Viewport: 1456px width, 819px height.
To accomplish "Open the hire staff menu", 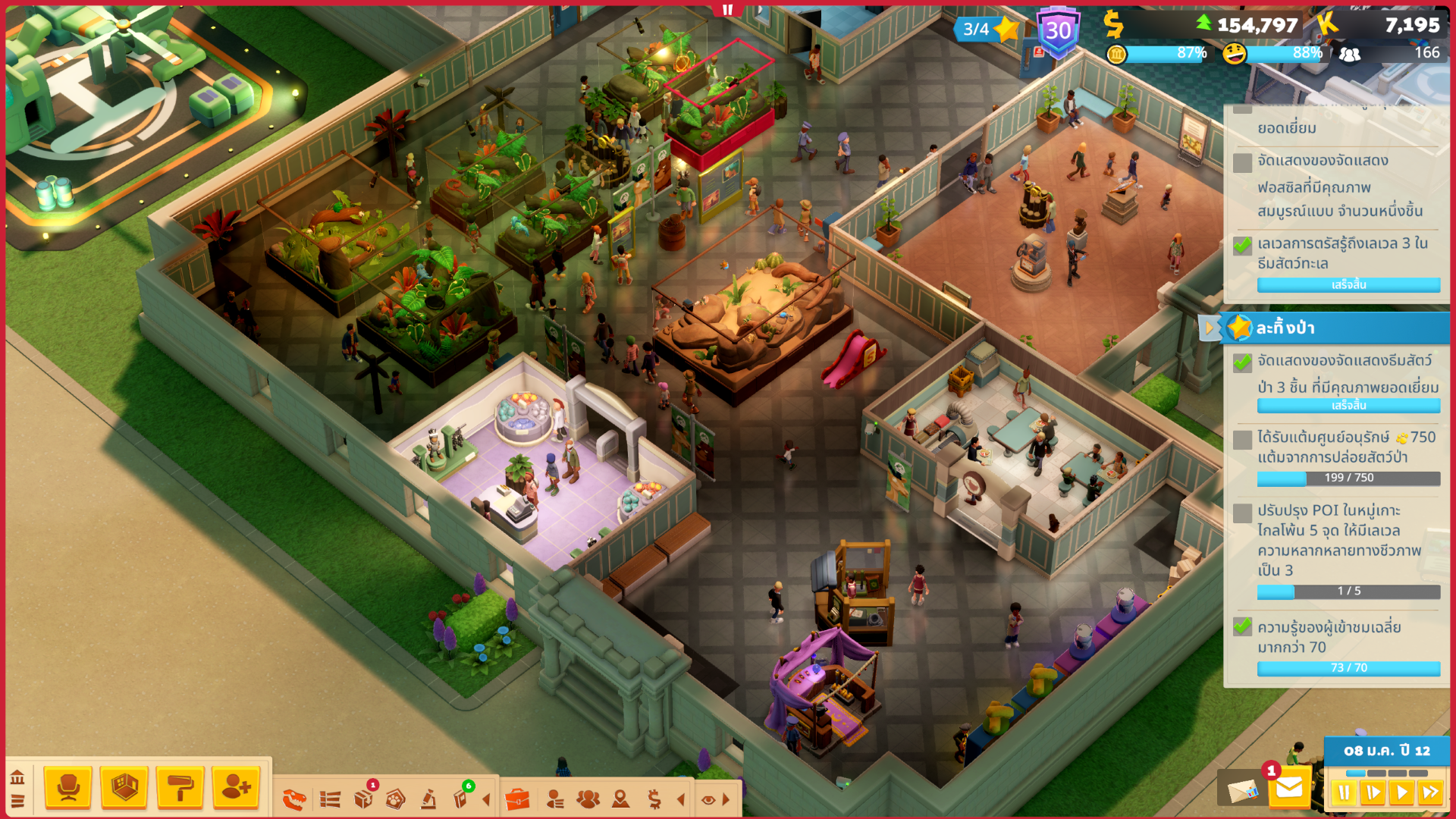I will (x=236, y=788).
